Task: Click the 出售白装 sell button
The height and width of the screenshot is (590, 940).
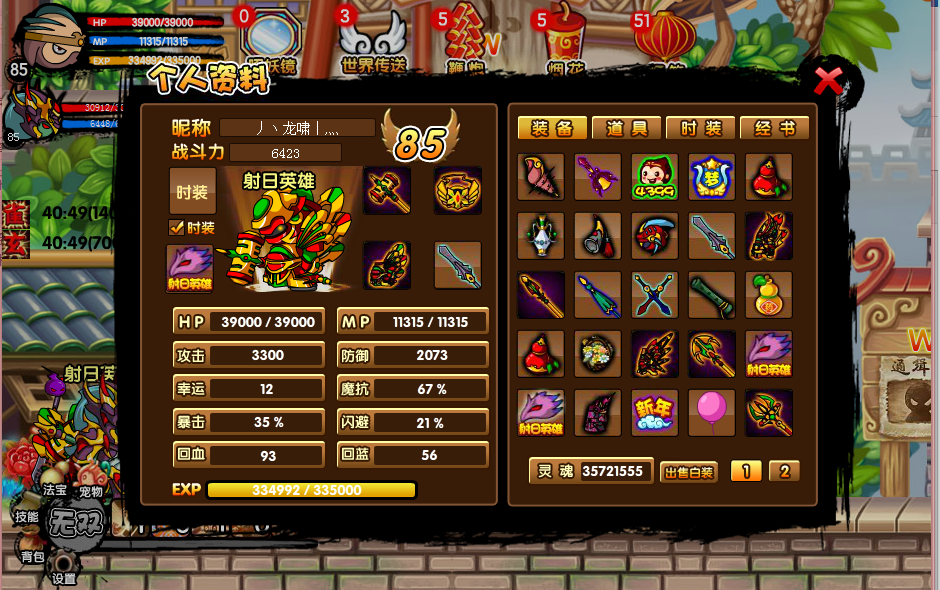Action: point(689,472)
